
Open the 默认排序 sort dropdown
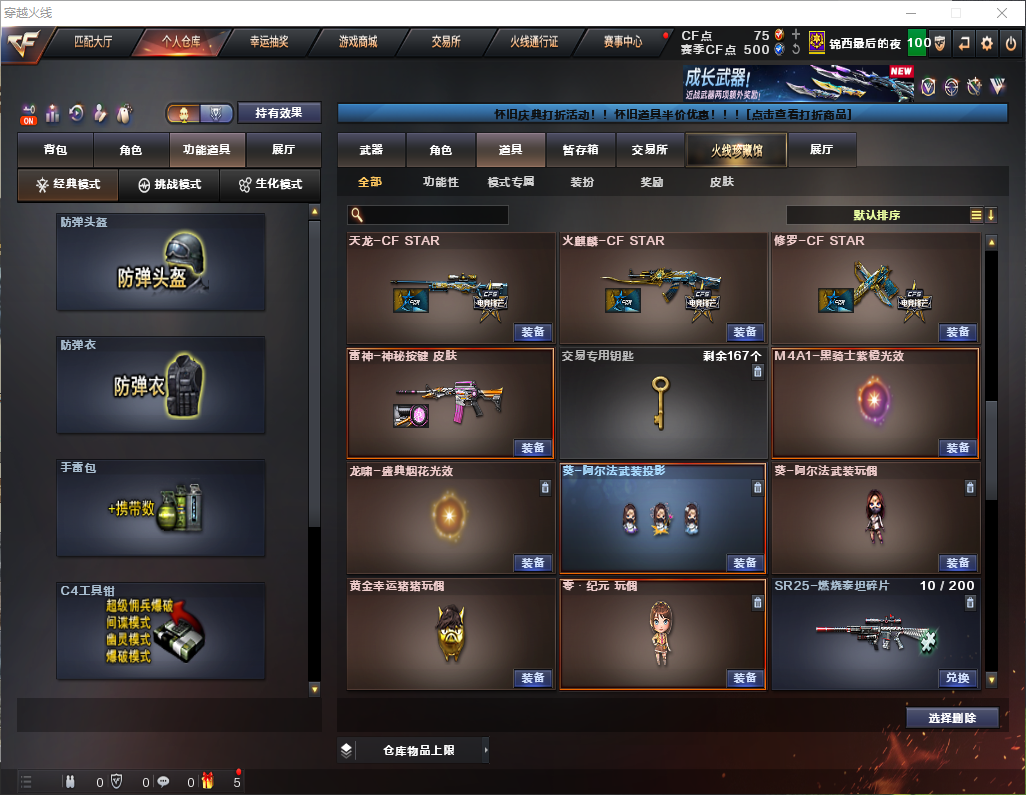[875, 215]
